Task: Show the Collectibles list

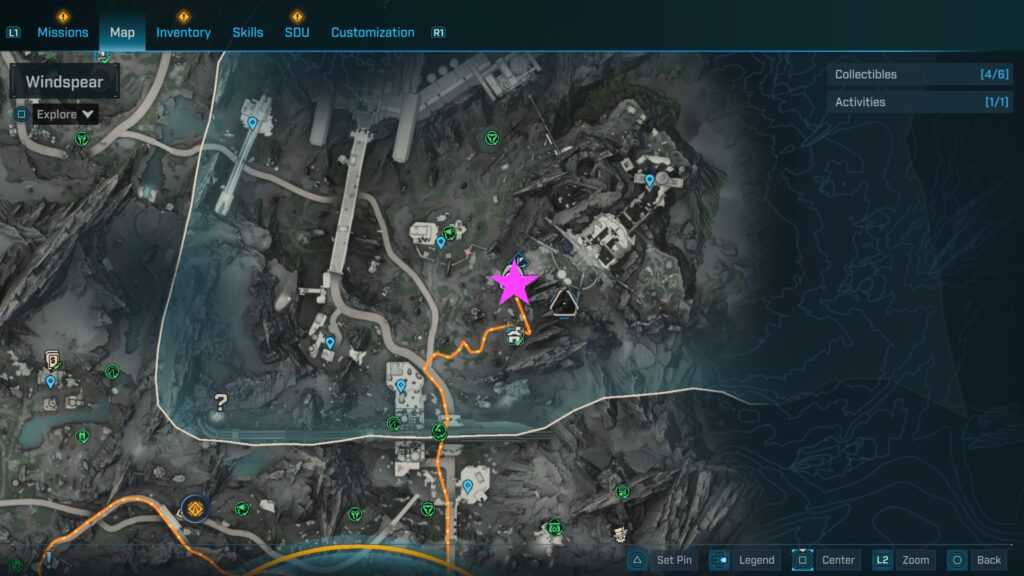Action: coord(907,74)
